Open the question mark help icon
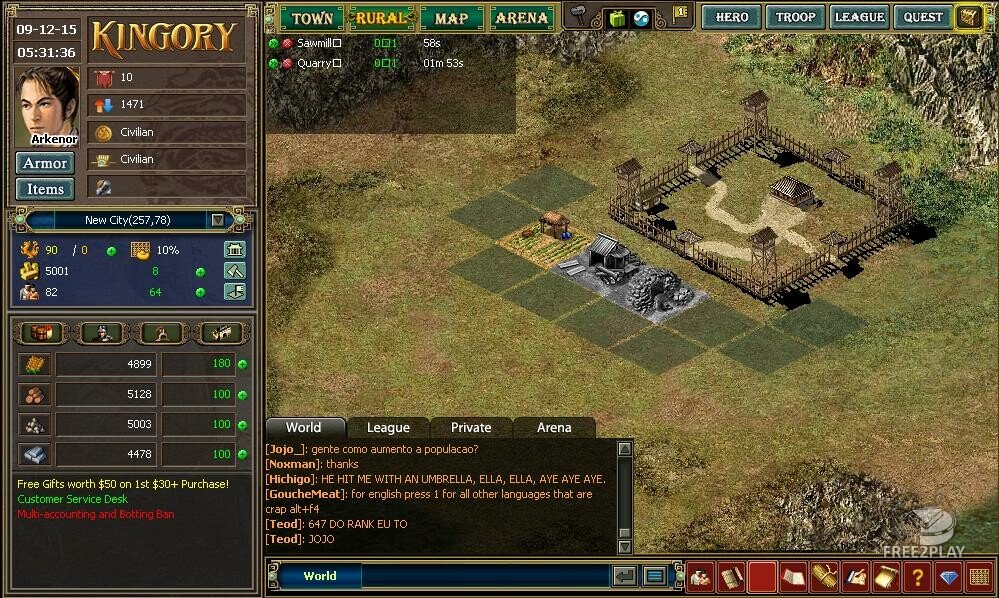This screenshot has width=999, height=598. point(916,576)
